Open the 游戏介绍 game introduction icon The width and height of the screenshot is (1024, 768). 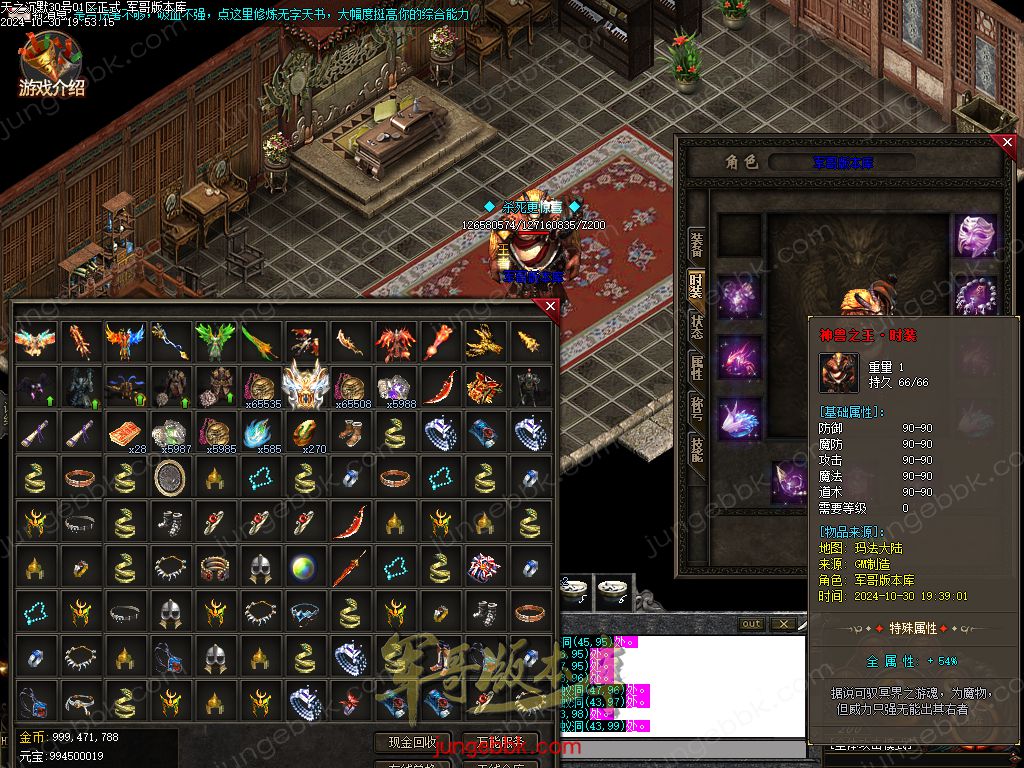click(50, 65)
